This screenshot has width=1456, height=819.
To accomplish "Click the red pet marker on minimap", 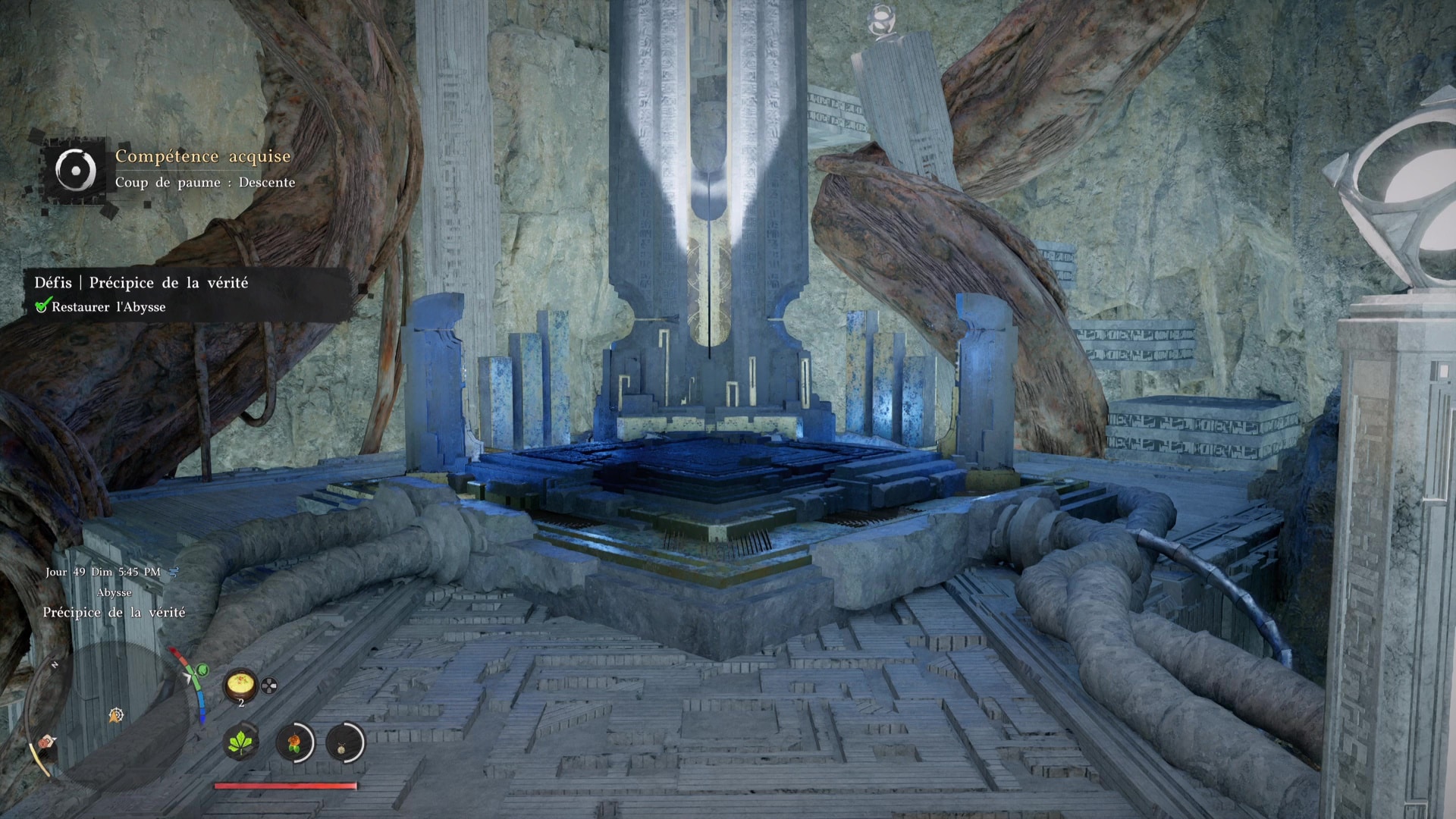I will tap(48, 741).
